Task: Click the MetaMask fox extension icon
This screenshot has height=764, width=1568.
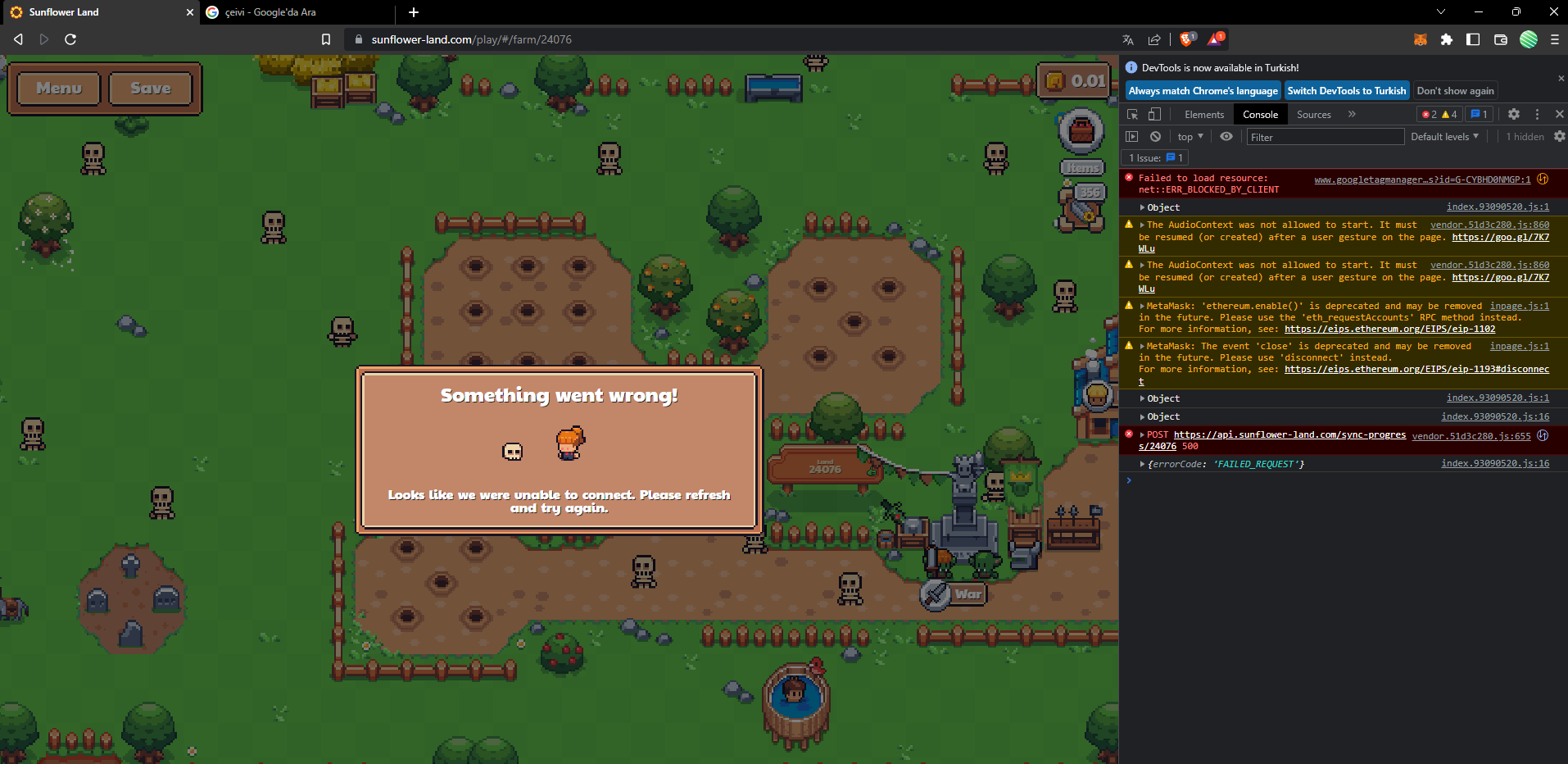Action: [1420, 39]
